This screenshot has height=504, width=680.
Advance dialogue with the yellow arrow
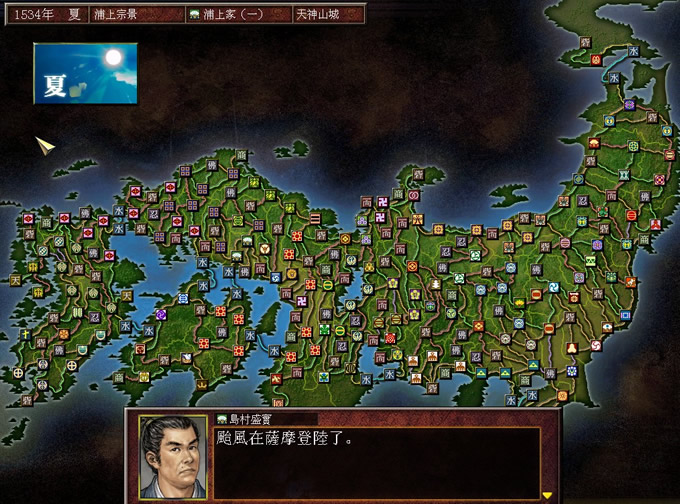tap(547, 494)
